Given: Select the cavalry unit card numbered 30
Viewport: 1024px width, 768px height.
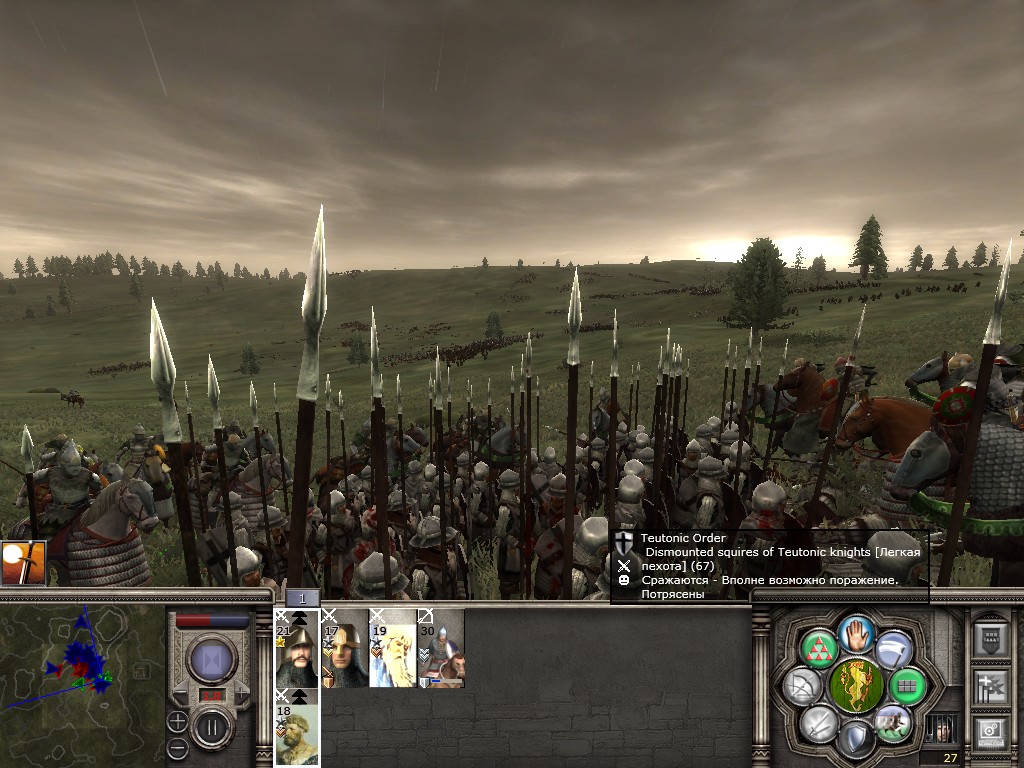Looking at the screenshot, I should pyautogui.click(x=441, y=648).
